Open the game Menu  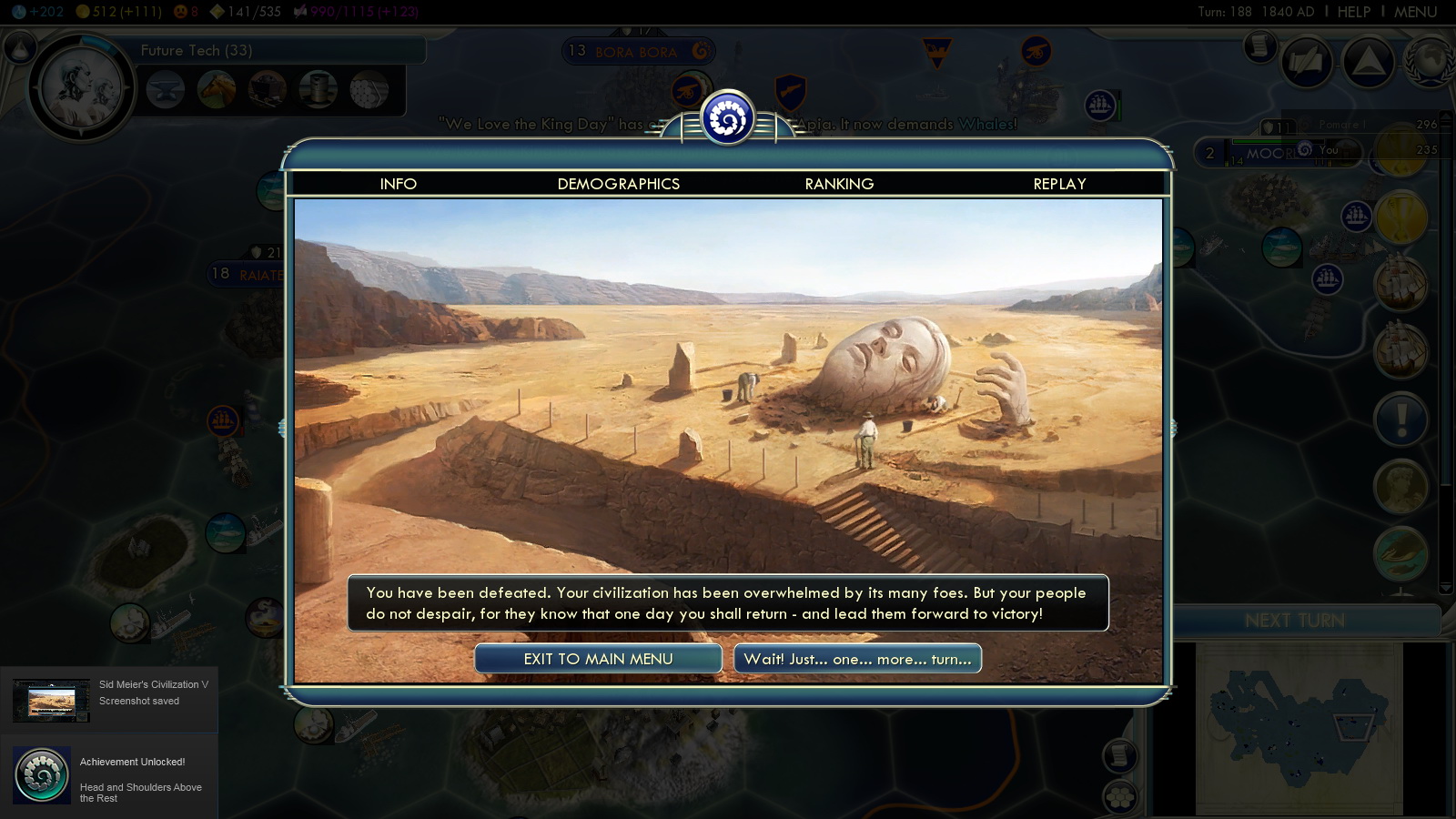click(x=1415, y=12)
